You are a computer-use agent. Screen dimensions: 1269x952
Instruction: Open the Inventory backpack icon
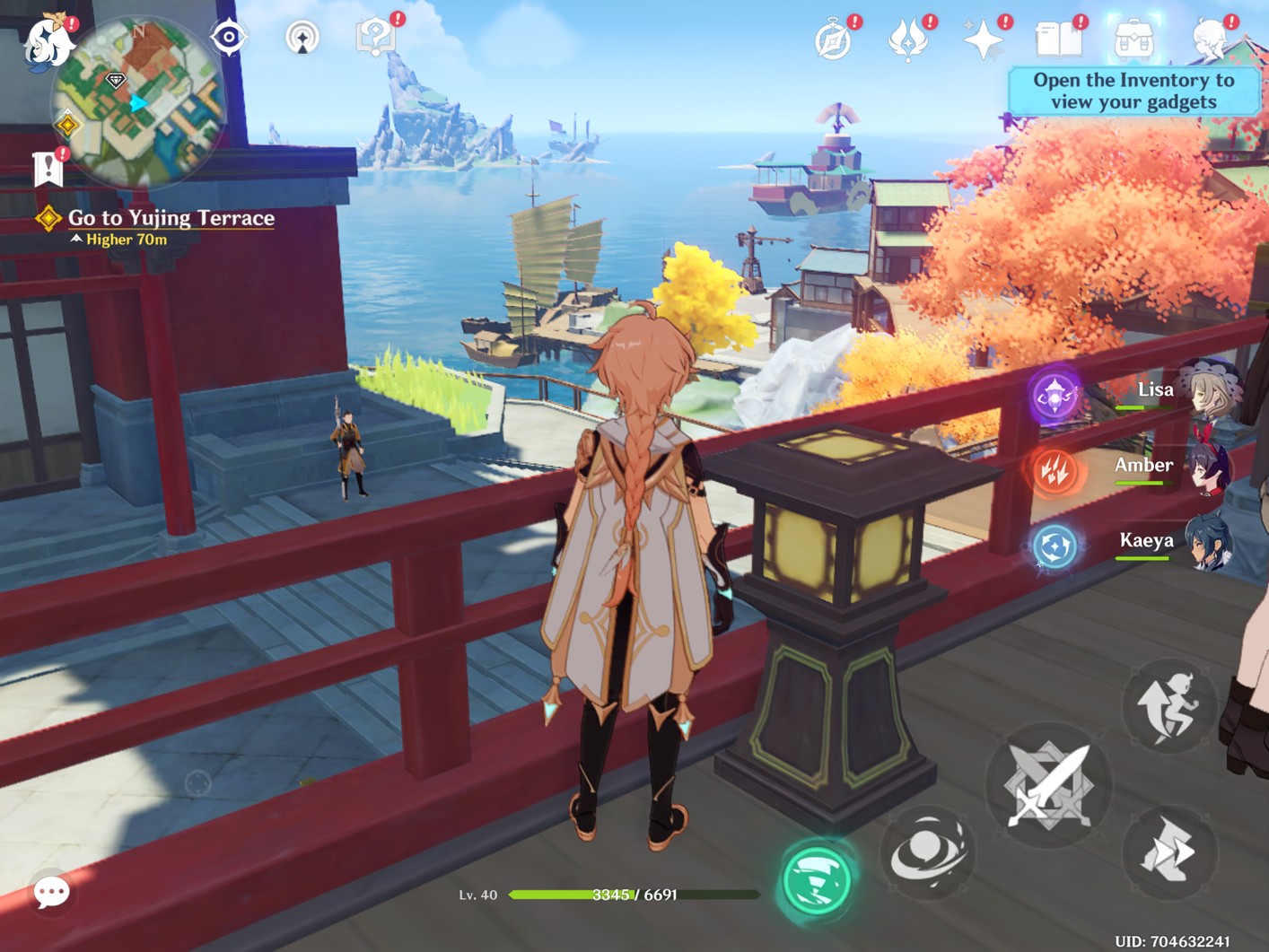coord(1133,40)
